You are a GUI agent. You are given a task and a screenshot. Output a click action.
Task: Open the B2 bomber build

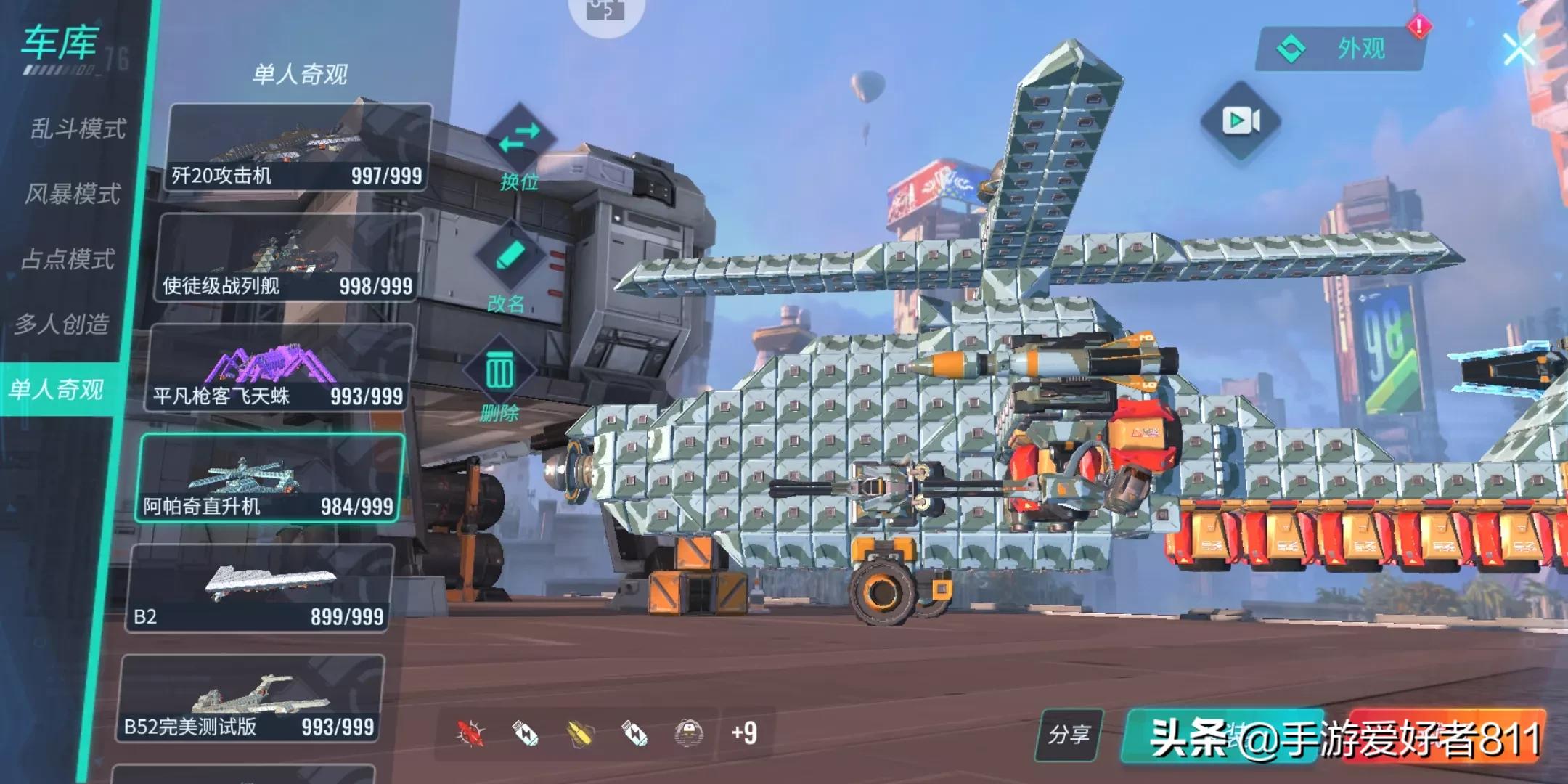point(258,589)
